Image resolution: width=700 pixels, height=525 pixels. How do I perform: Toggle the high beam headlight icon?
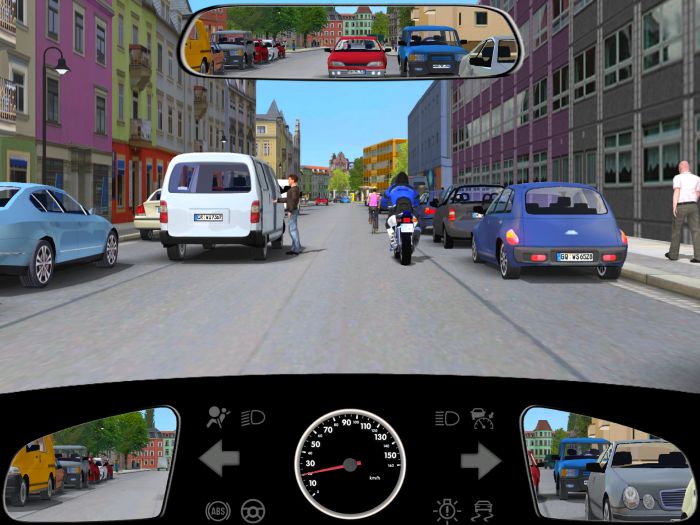(447, 418)
